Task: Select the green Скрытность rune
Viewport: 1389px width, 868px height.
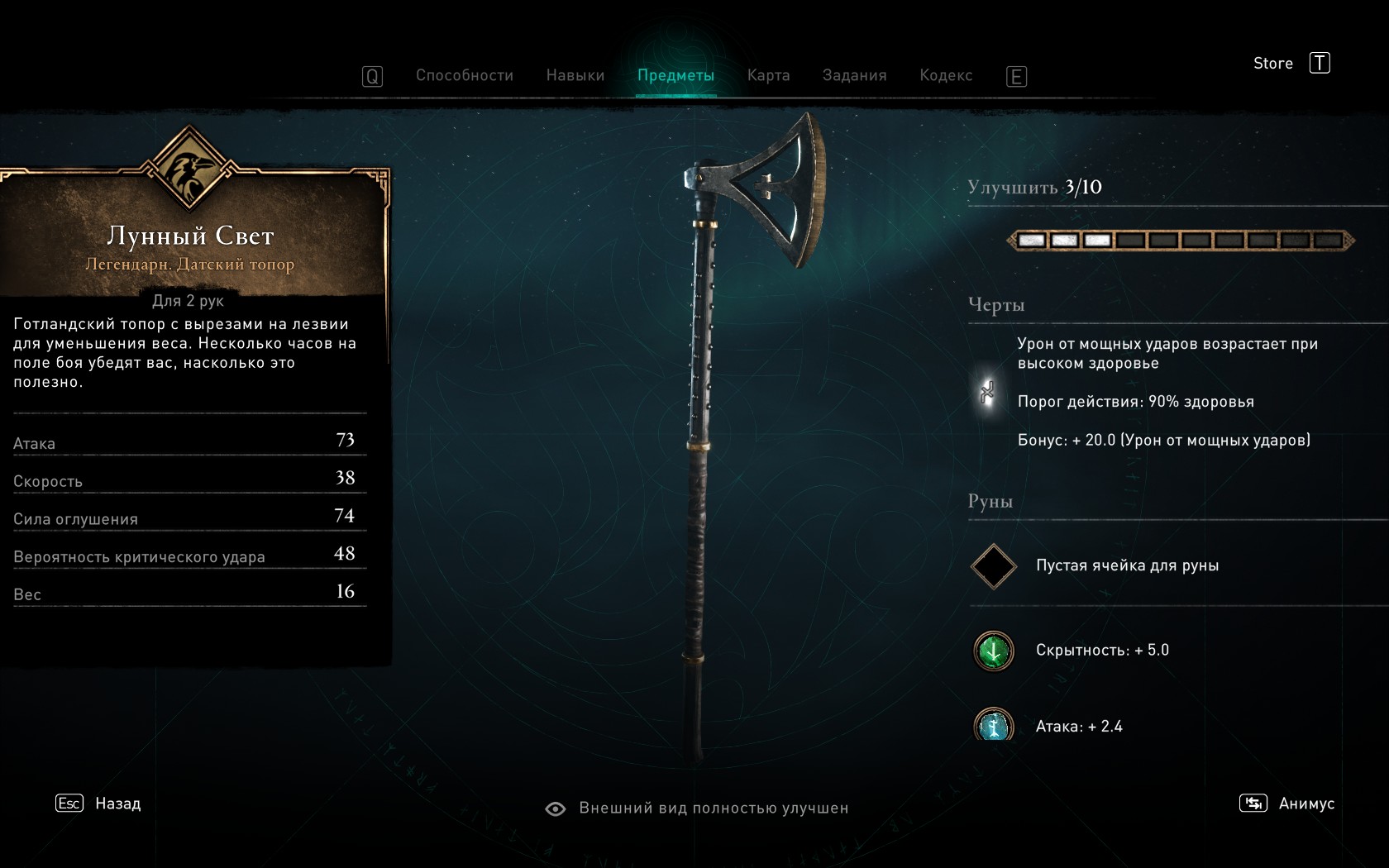Action: point(993,651)
